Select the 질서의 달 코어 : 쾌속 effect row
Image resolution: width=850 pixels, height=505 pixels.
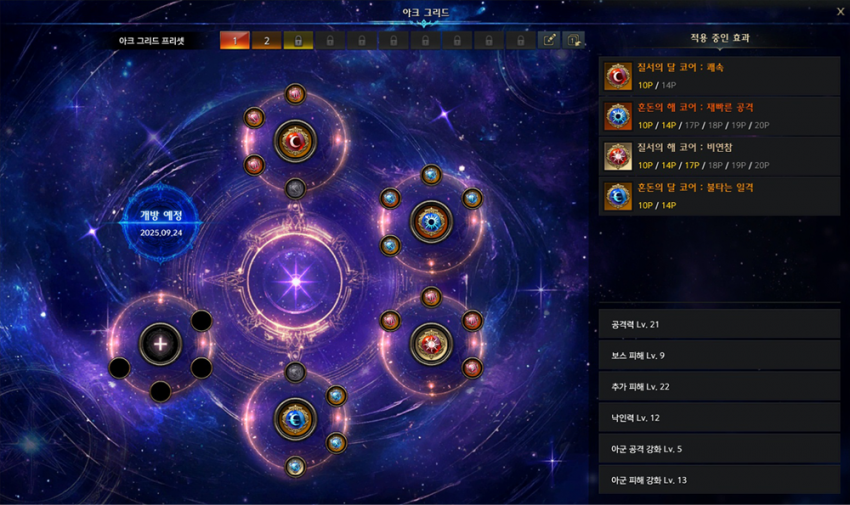[x=719, y=76]
